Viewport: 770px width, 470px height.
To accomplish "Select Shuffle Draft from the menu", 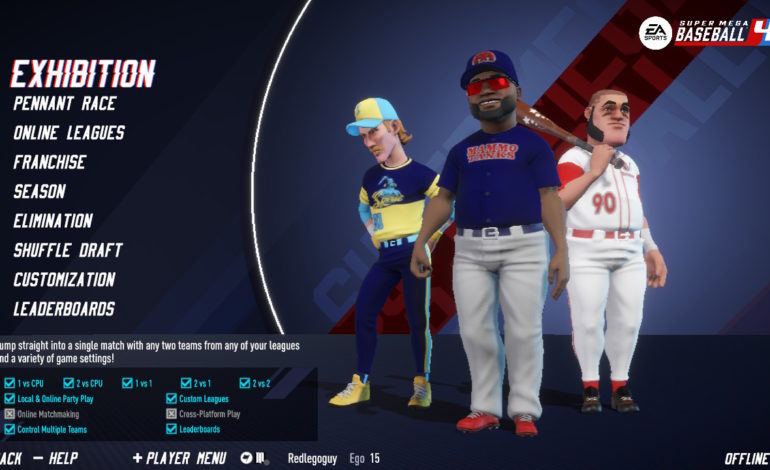I will [x=68, y=250].
